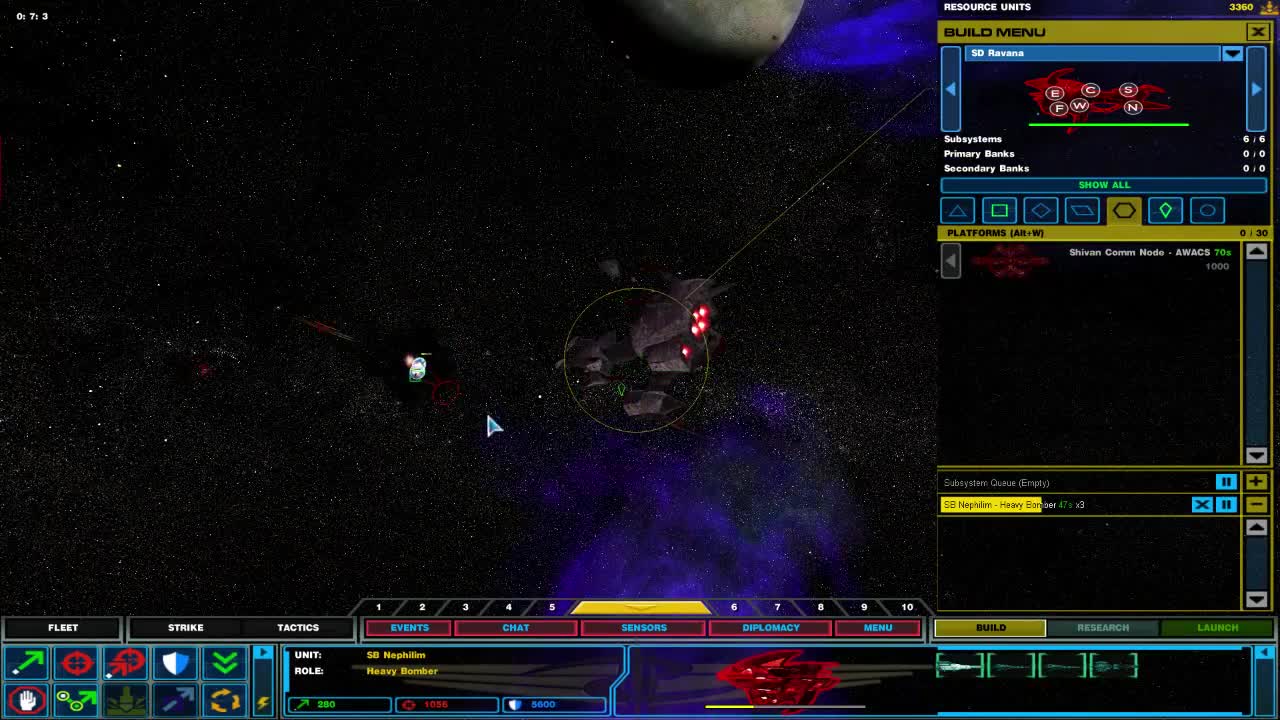Select the patrol order (orange circular arrows)
The image size is (1280, 720).
[x=225, y=700]
